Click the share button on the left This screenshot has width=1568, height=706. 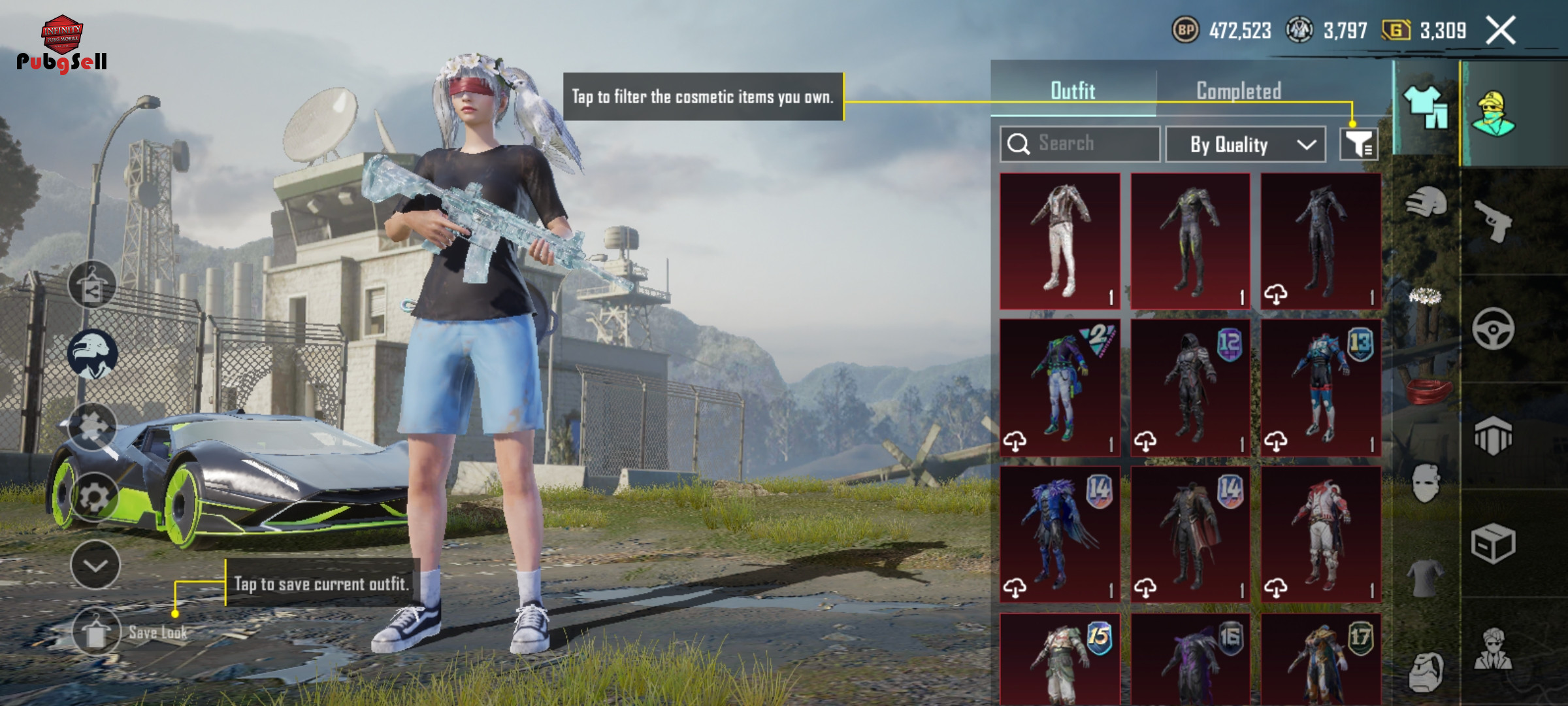92,285
